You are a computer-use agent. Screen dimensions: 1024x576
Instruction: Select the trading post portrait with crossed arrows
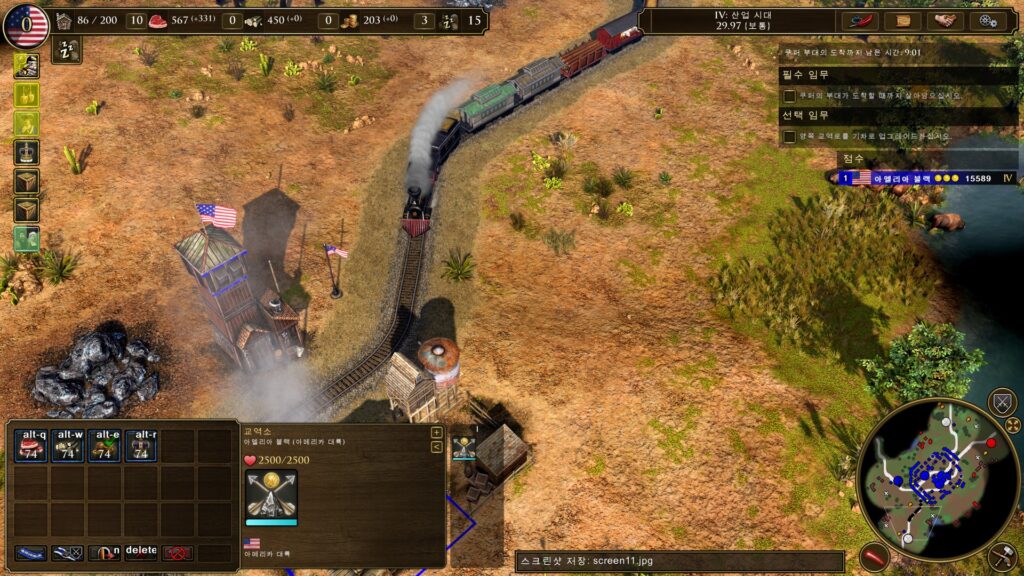[271, 495]
